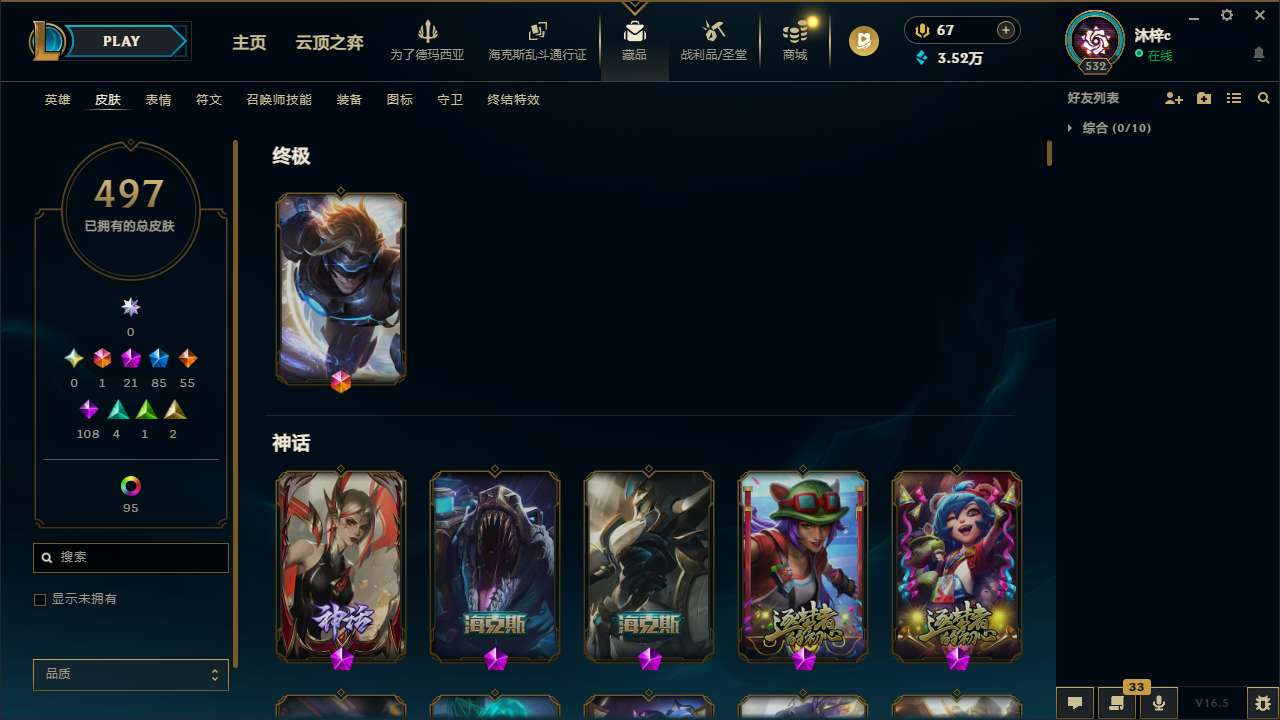Search friends with the magnifier icon
1280x720 pixels.
point(1263,98)
